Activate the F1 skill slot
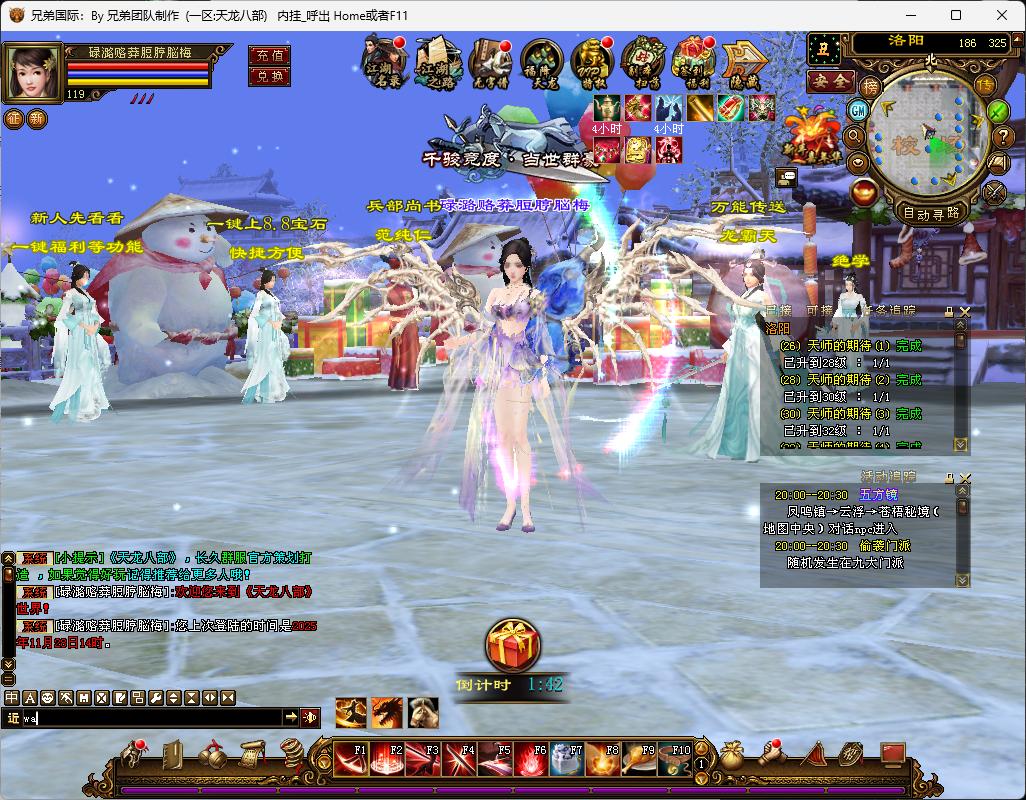 350,760
